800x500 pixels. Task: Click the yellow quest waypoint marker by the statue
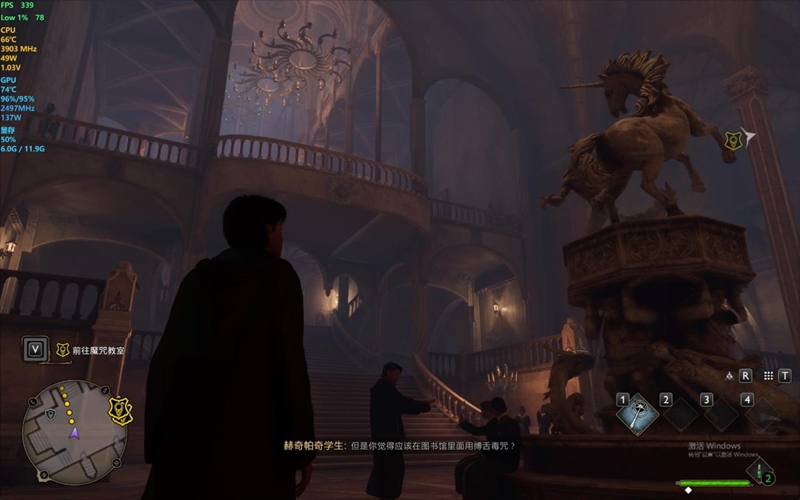tap(732, 142)
